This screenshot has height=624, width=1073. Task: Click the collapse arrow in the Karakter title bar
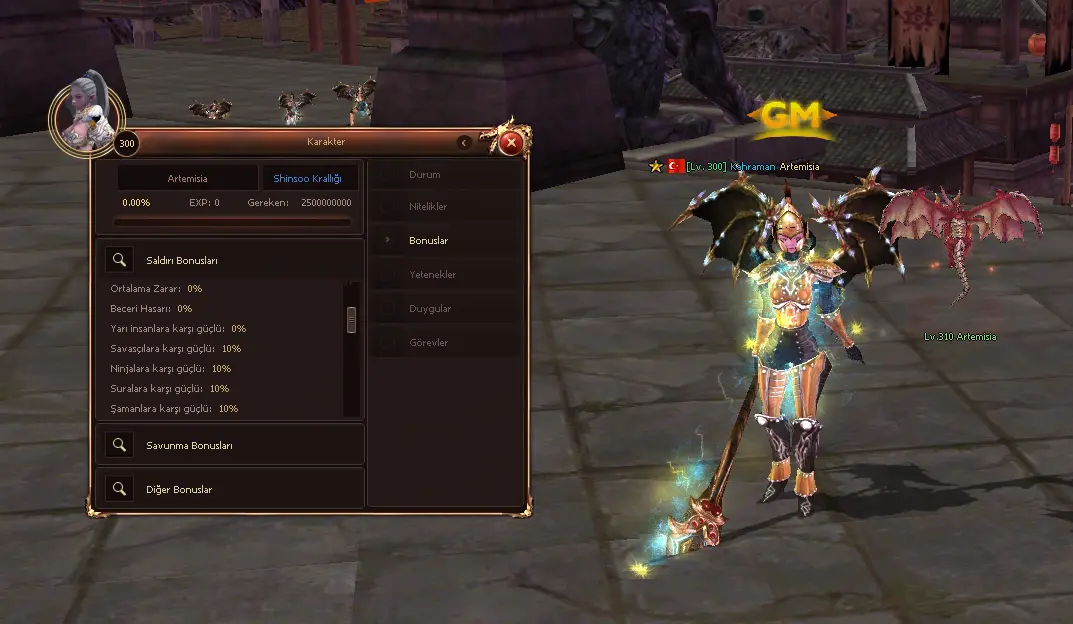(x=464, y=143)
